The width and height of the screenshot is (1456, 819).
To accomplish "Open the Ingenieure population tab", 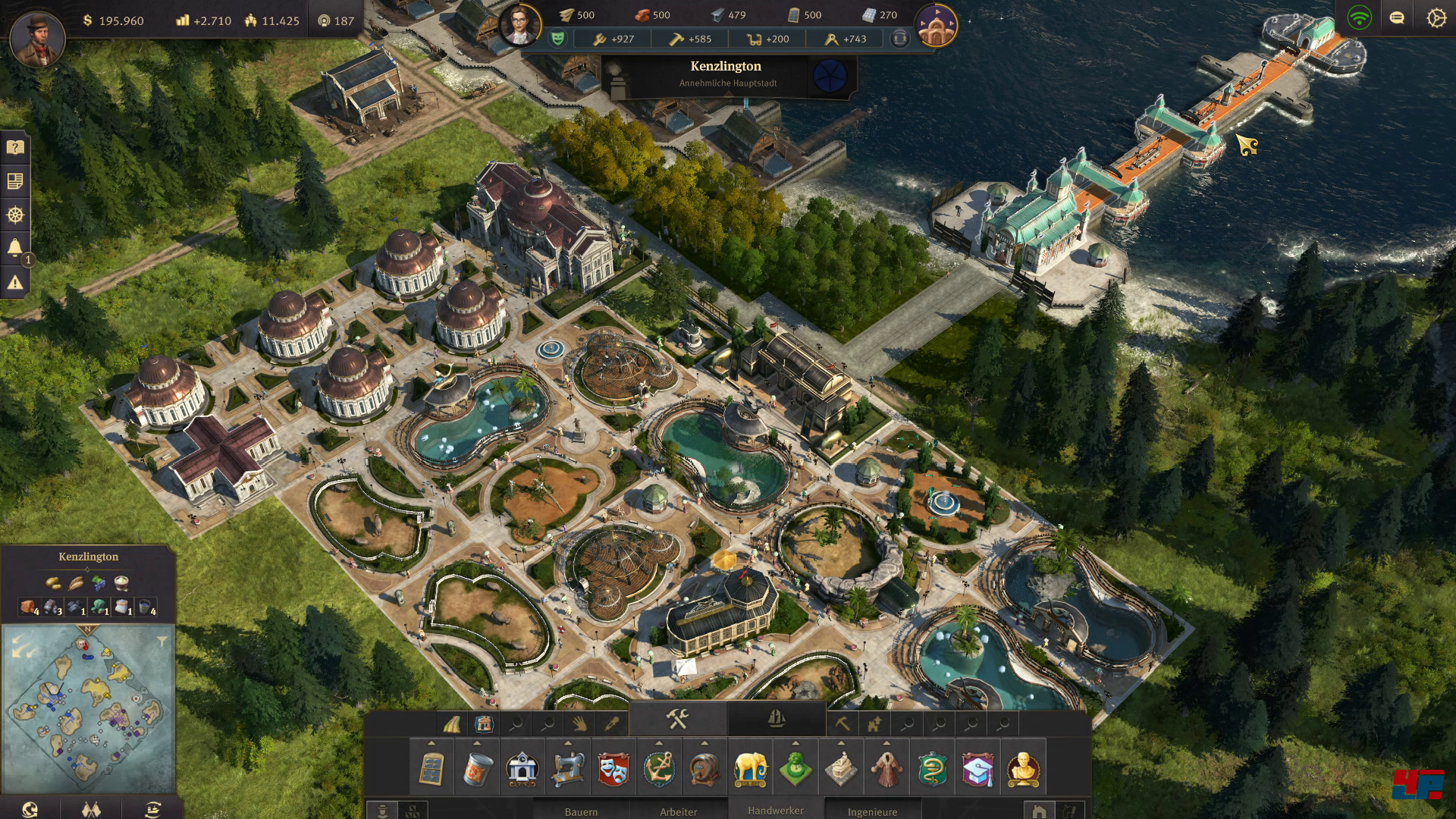I will [872, 811].
